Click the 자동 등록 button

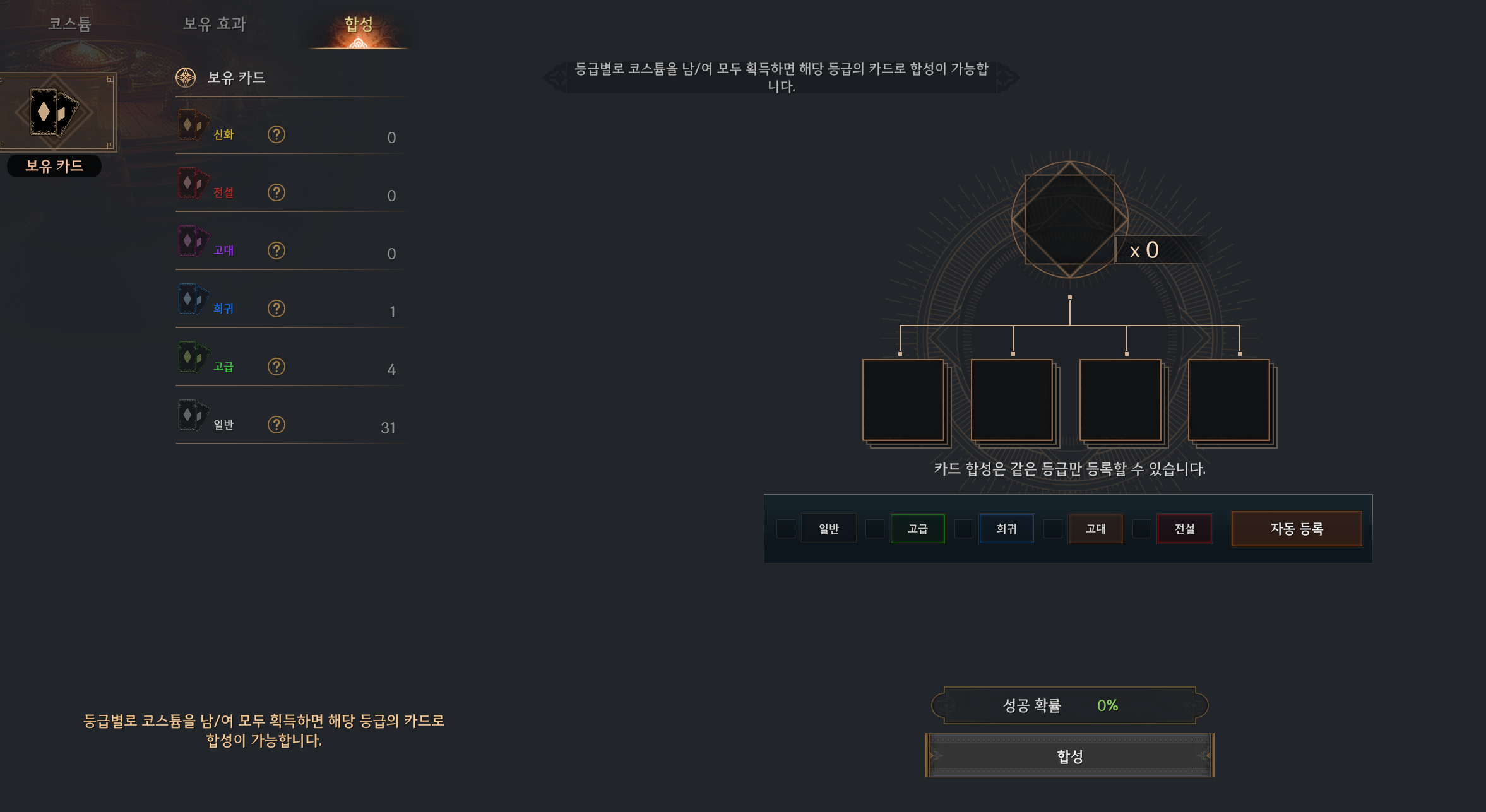(1297, 529)
